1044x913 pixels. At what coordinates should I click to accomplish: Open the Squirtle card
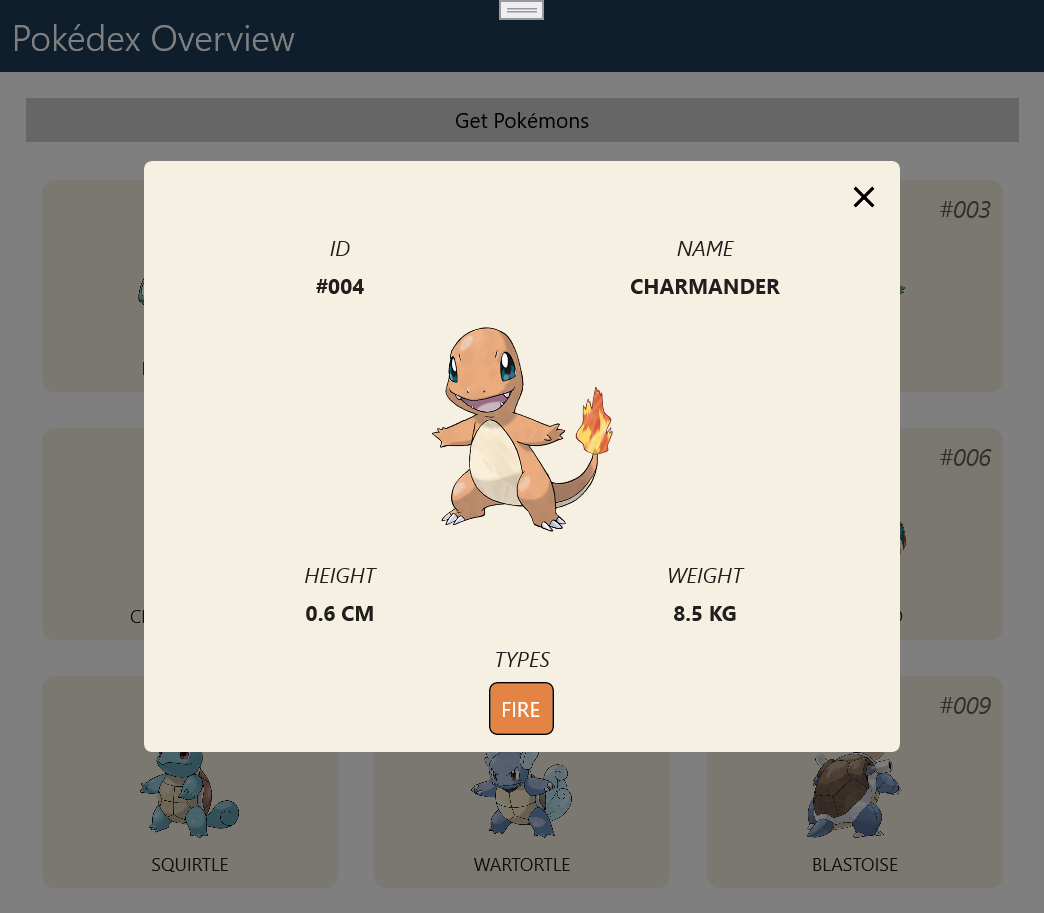190,820
